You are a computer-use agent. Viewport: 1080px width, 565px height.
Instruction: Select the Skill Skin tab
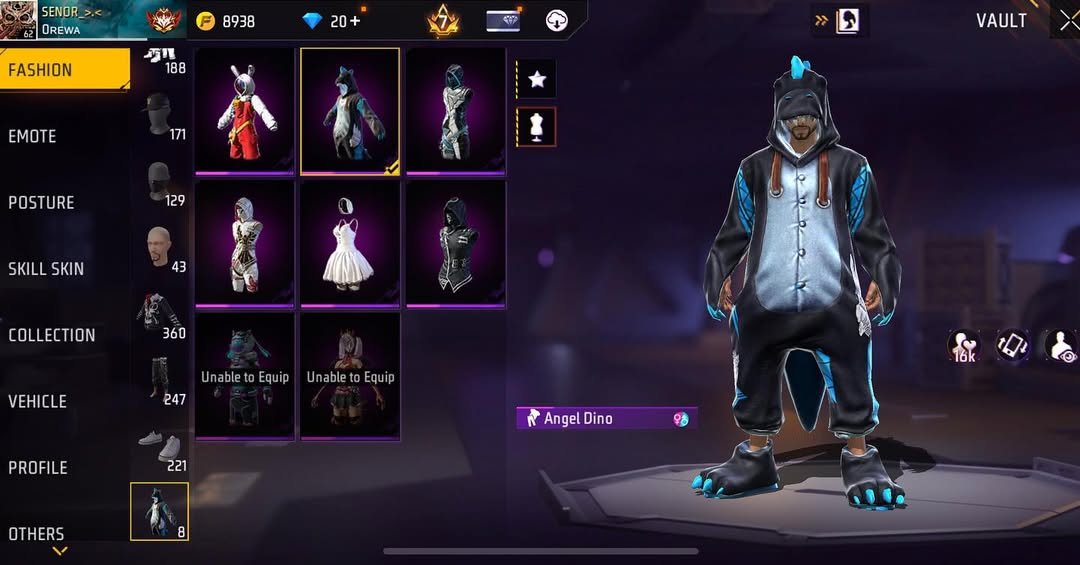pos(46,268)
